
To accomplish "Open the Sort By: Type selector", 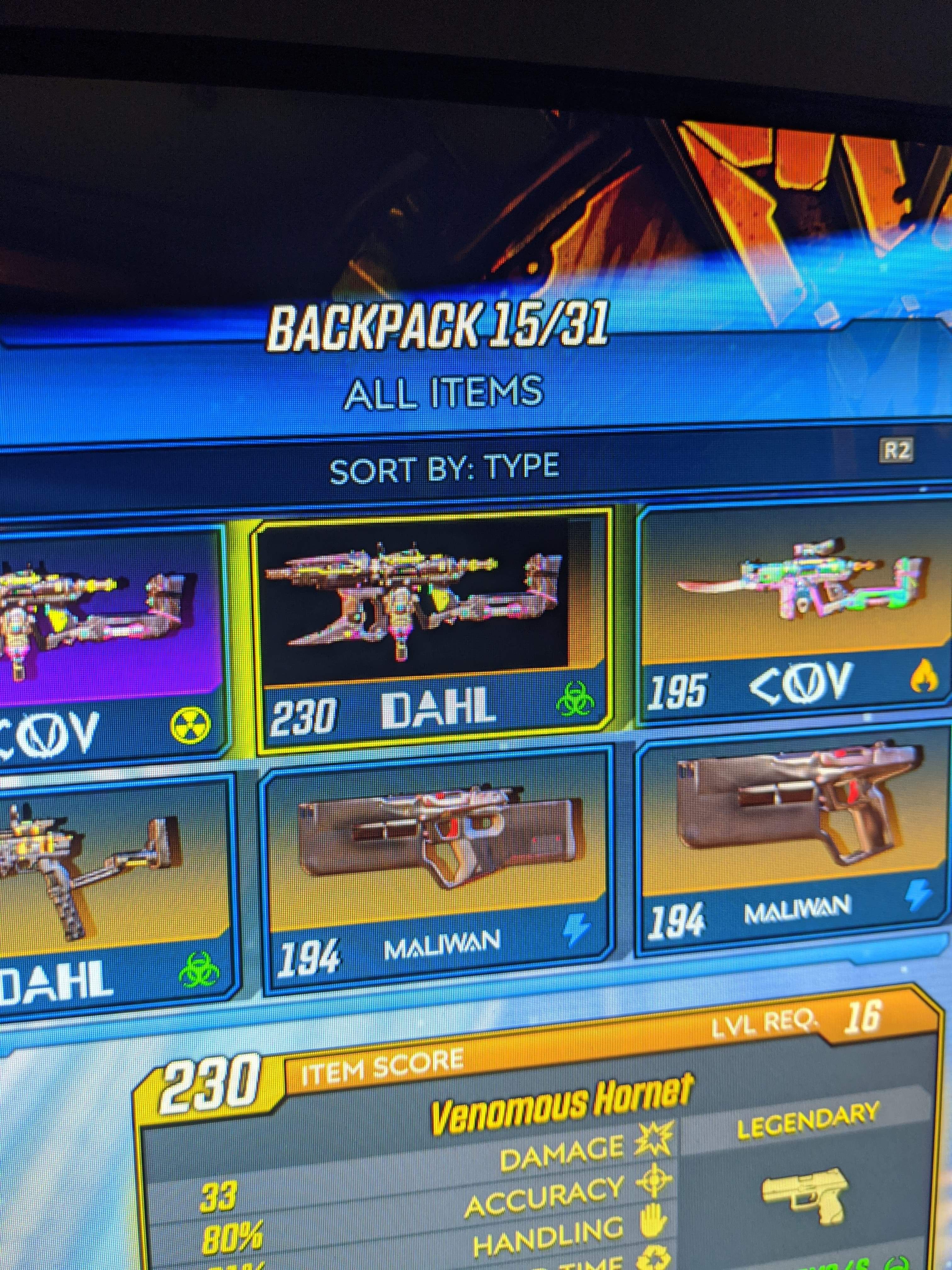I will [x=446, y=468].
